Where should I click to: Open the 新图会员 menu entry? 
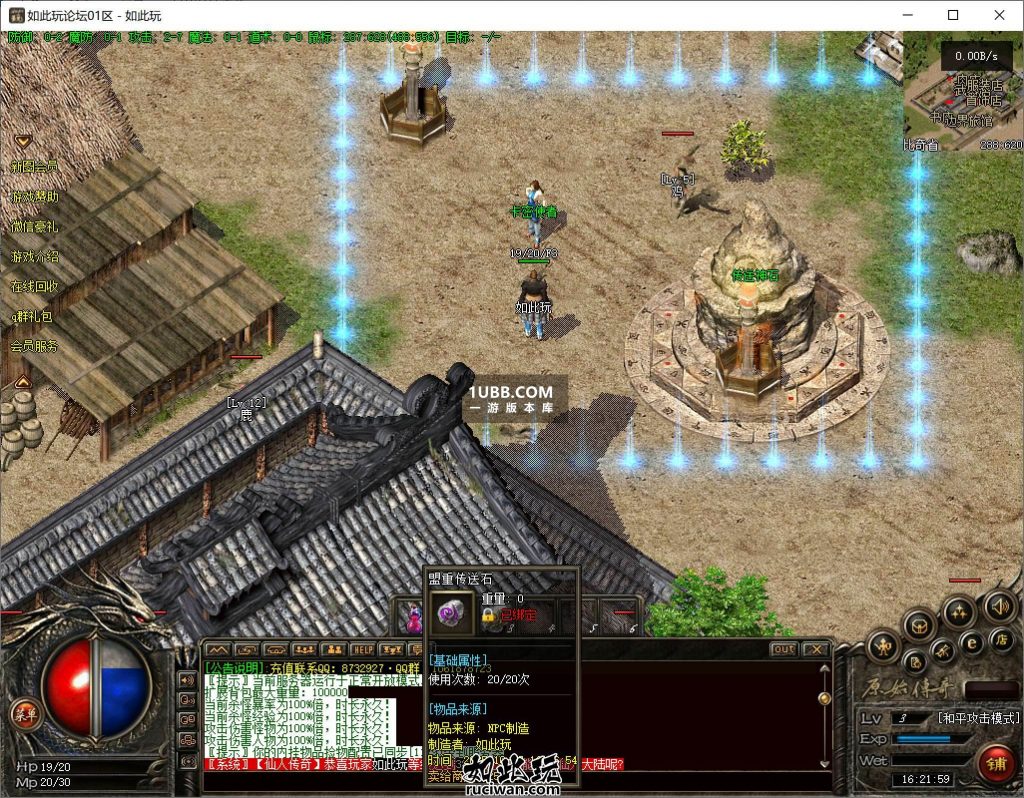tap(34, 167)
